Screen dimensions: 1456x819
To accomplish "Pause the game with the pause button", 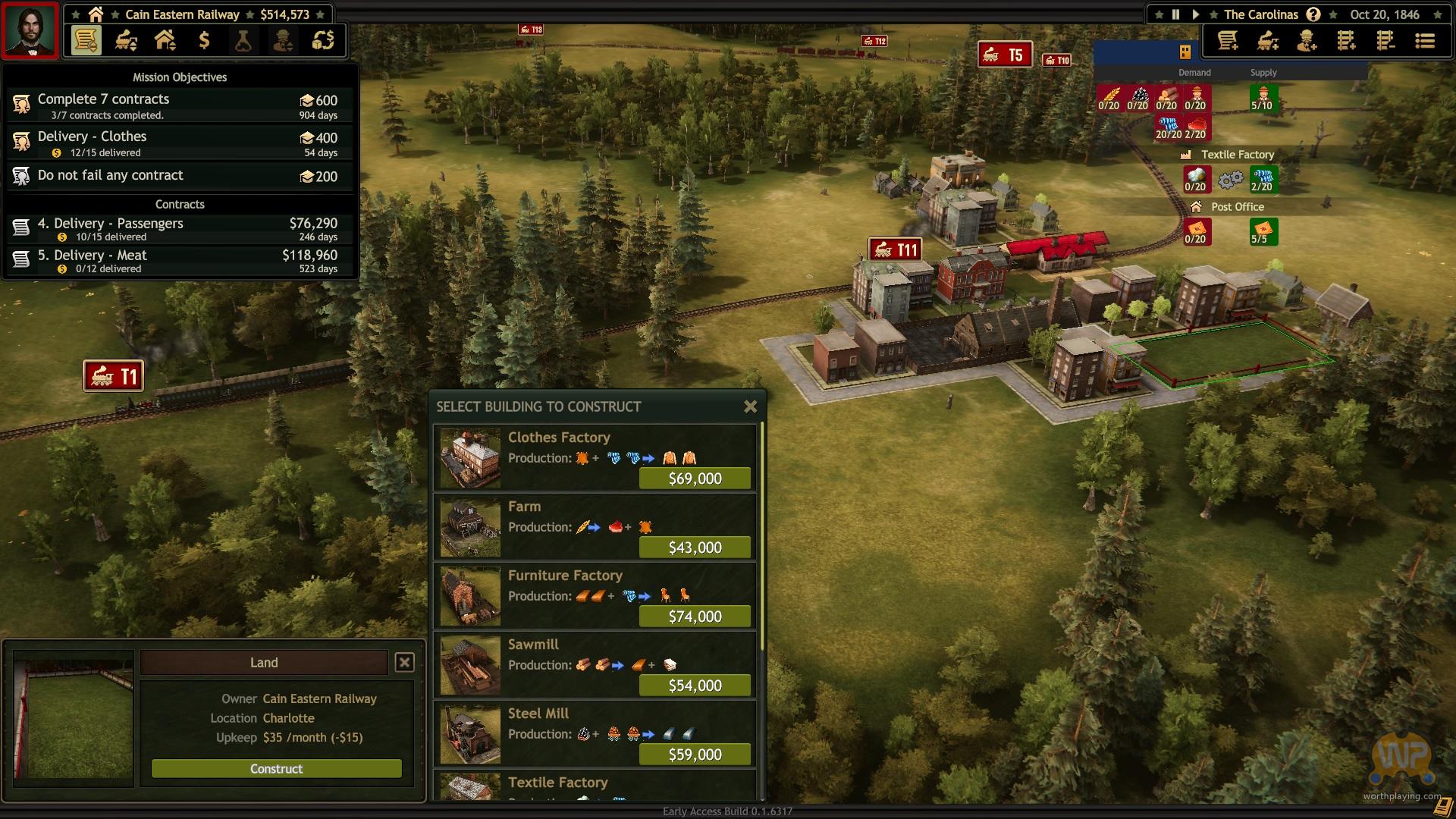I will coord(1175,14).
